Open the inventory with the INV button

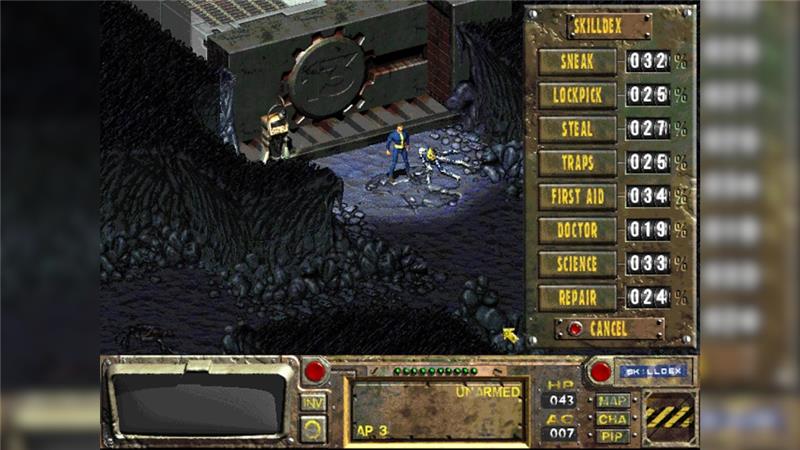pos(314,403)
